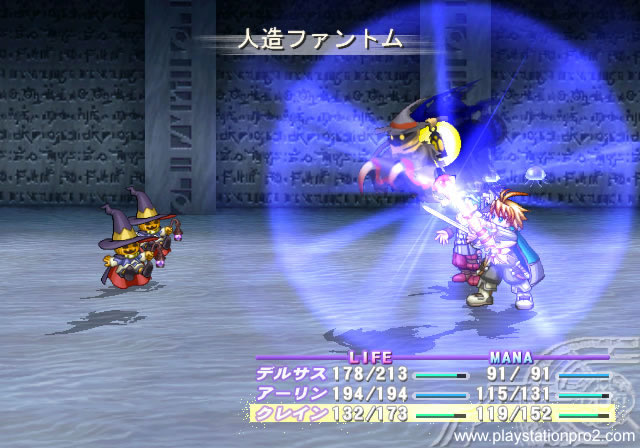The width and height of the screenshot is (640, 448).
Task: Click the highlighted クレイン party row
Action: pos(290,412)
